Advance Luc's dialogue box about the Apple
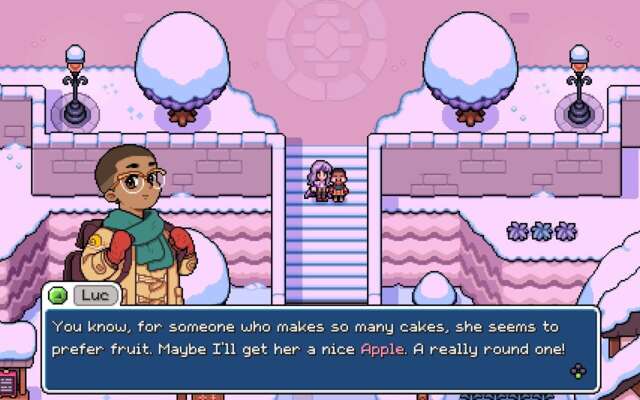The image size is (640, 400). click(578, 371)
